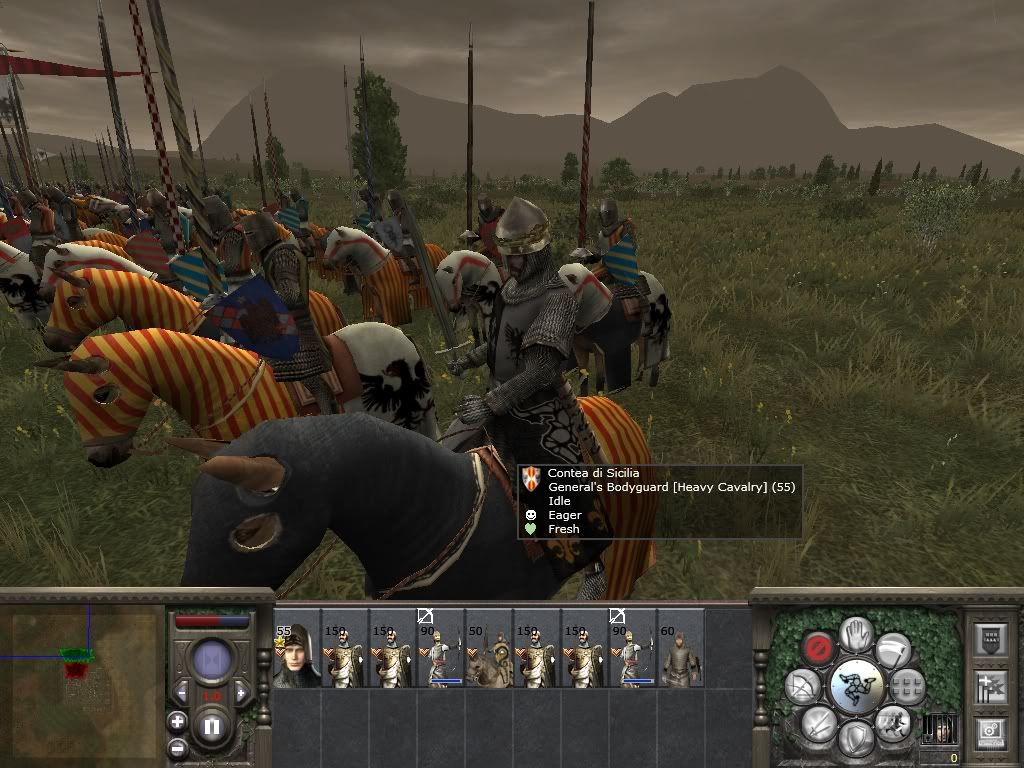Open the group formations grid button
The width and height of the screenshot is (1024, 768).
[906, 686]
